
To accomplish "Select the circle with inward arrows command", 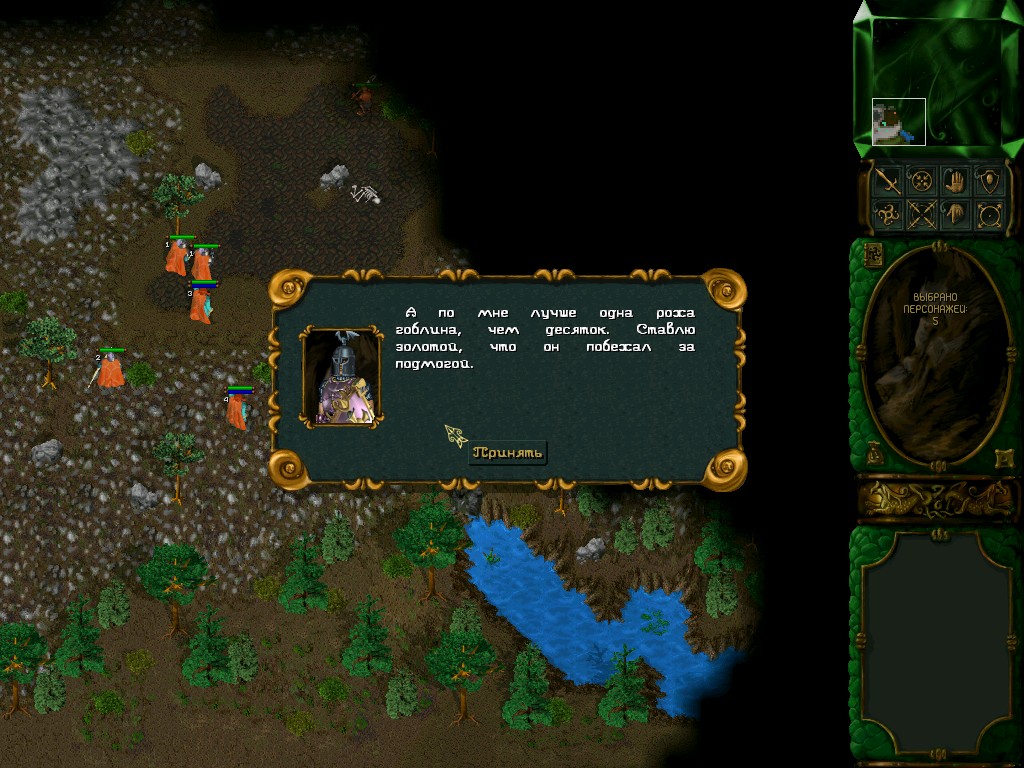I will (922, 181).
